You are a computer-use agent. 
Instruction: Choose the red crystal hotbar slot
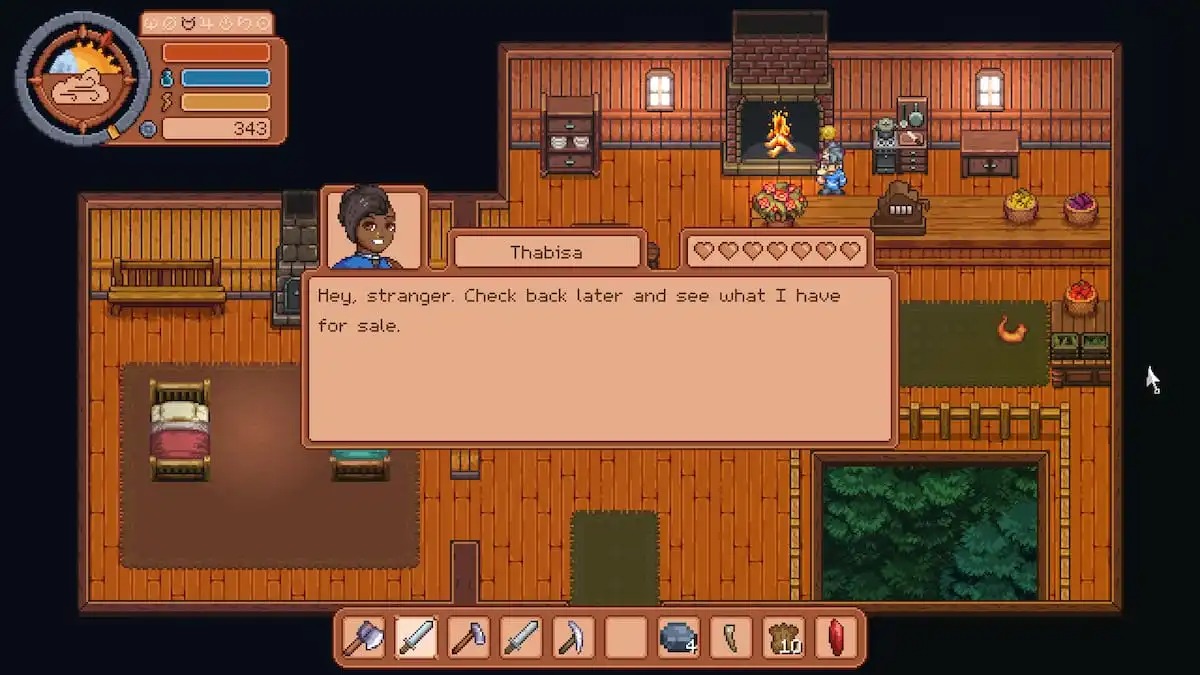tap(835, 637)
